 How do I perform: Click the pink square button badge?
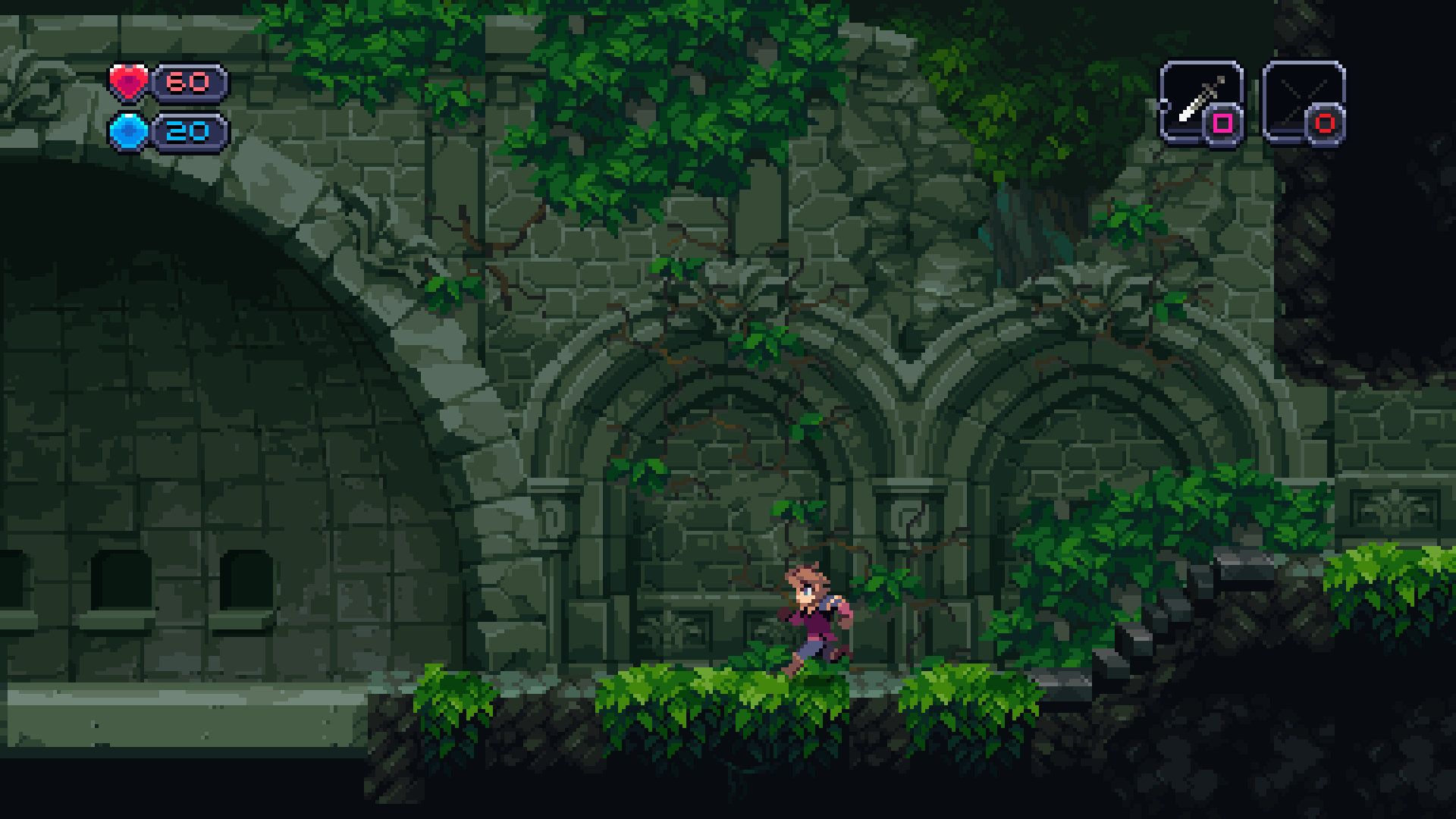click(x=1222, y=121)
